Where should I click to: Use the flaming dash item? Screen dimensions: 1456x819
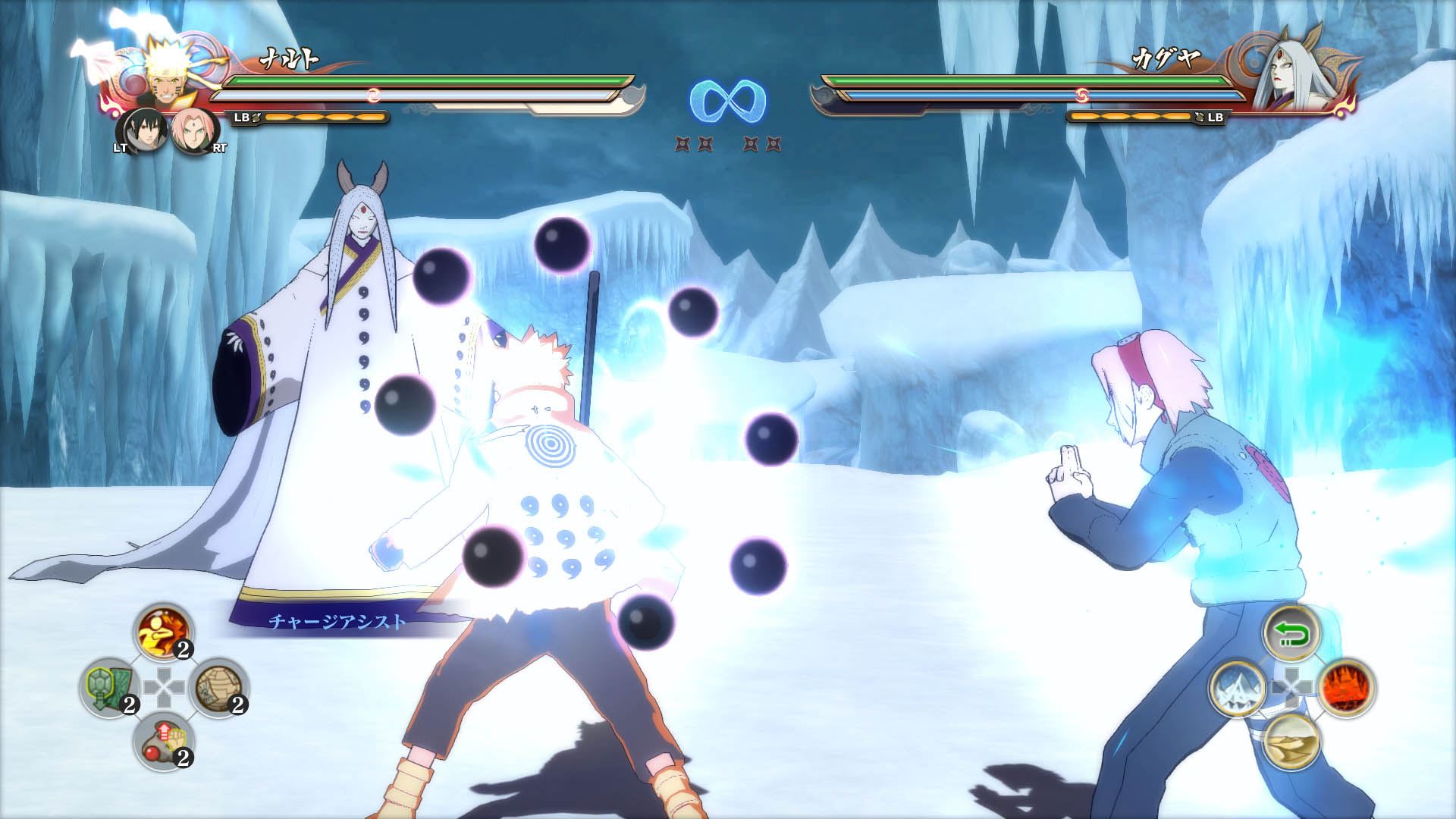point(163,633)
